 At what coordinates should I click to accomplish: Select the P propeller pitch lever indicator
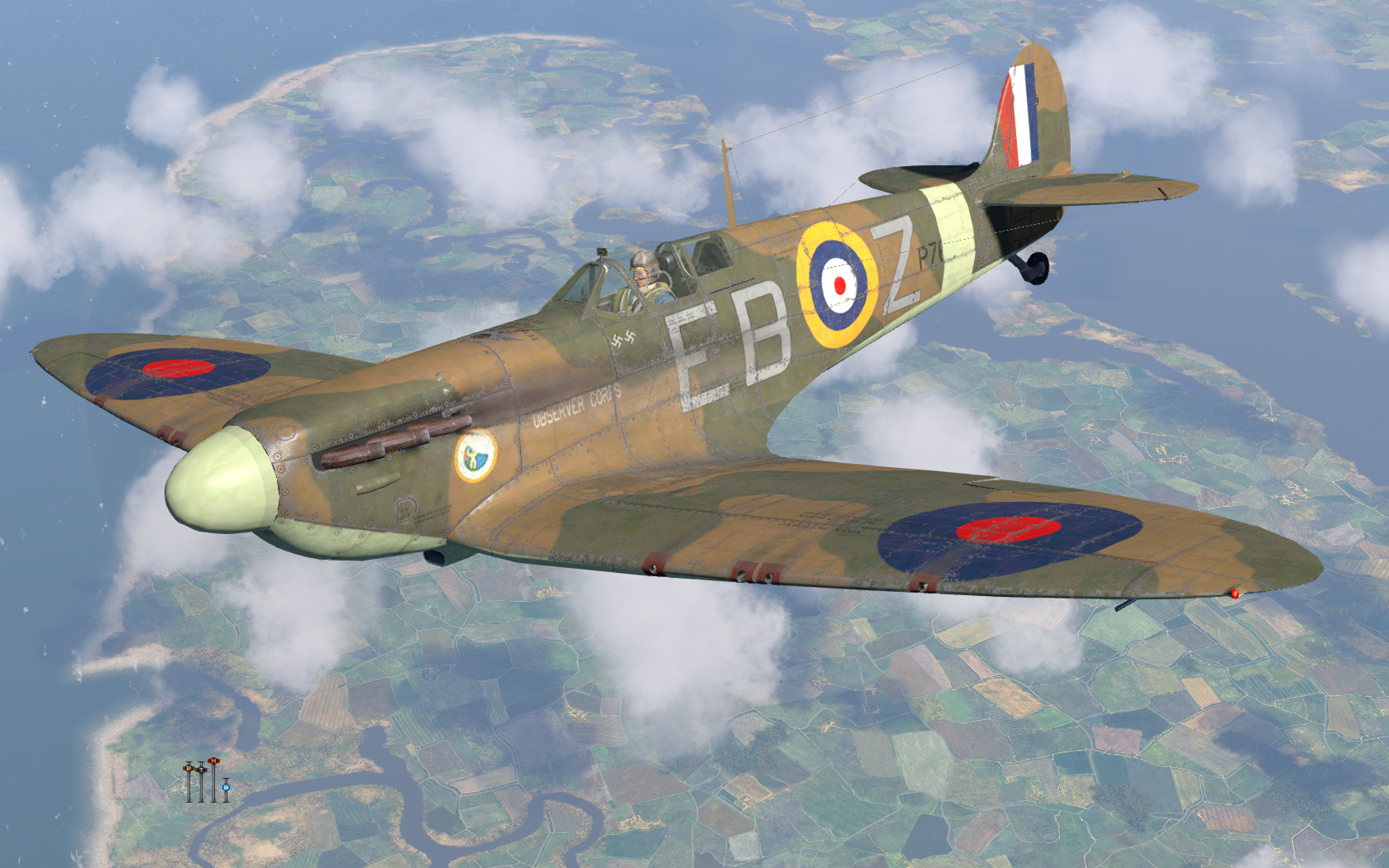189,769
